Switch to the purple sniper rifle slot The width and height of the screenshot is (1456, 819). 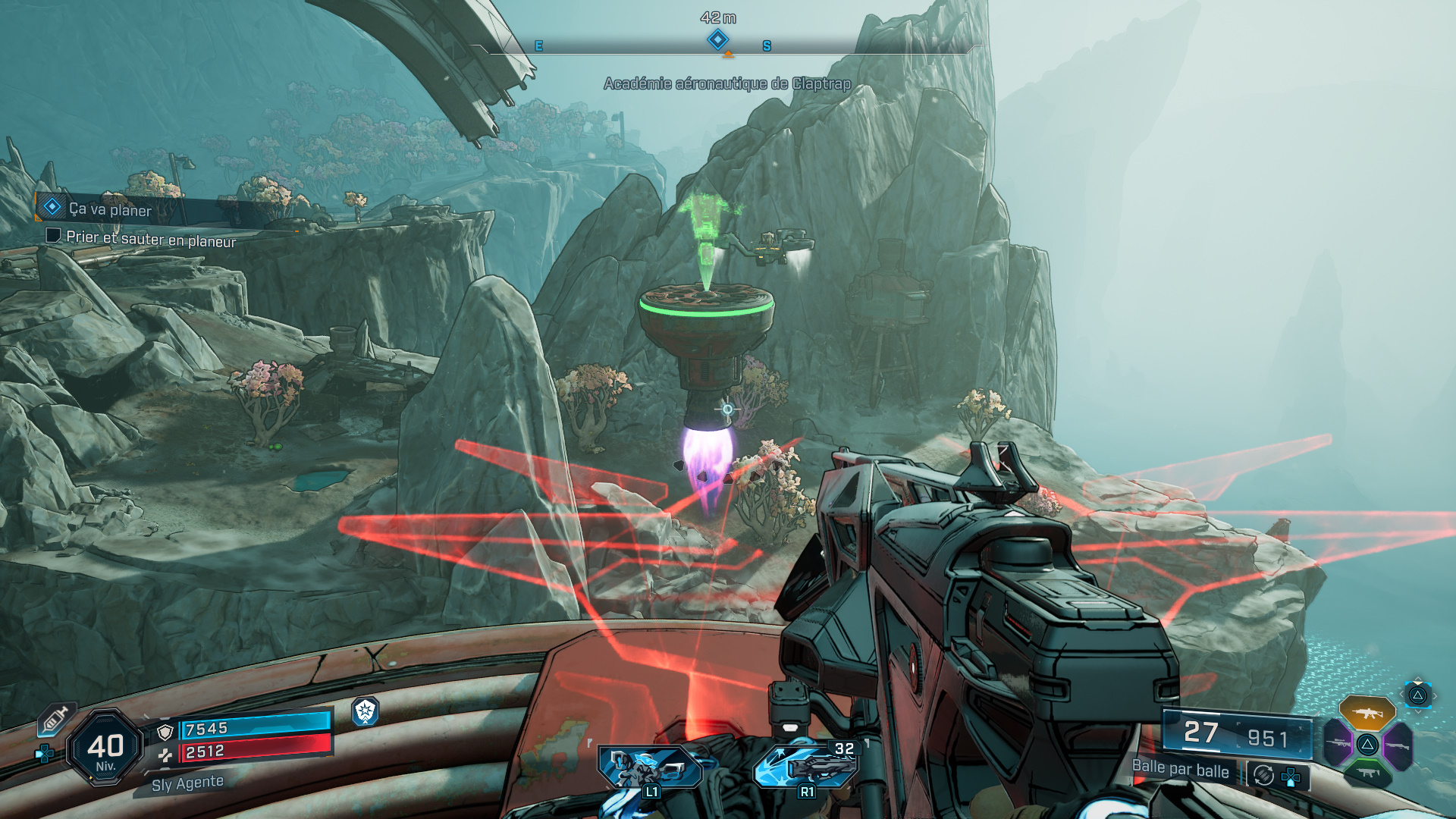click(1338, 745)
